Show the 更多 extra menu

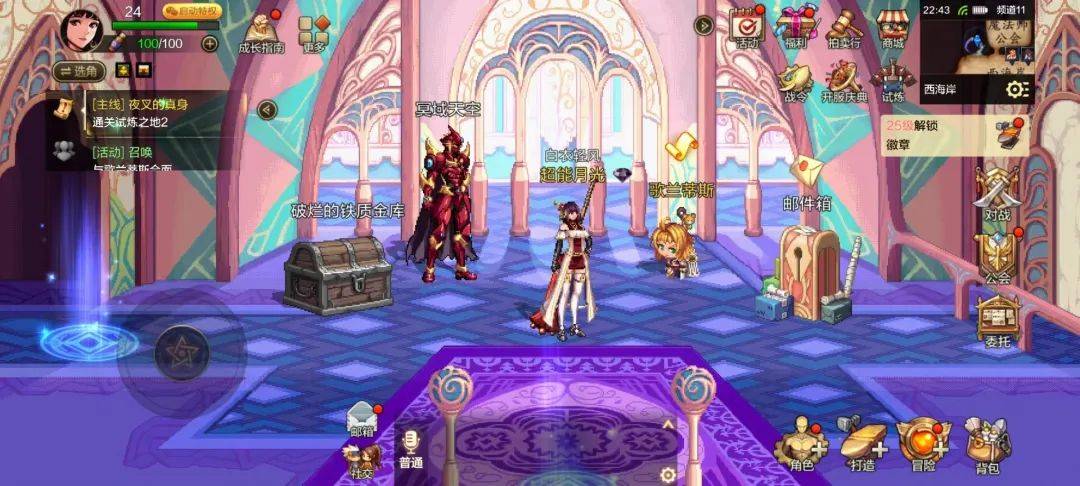[313, 33]
